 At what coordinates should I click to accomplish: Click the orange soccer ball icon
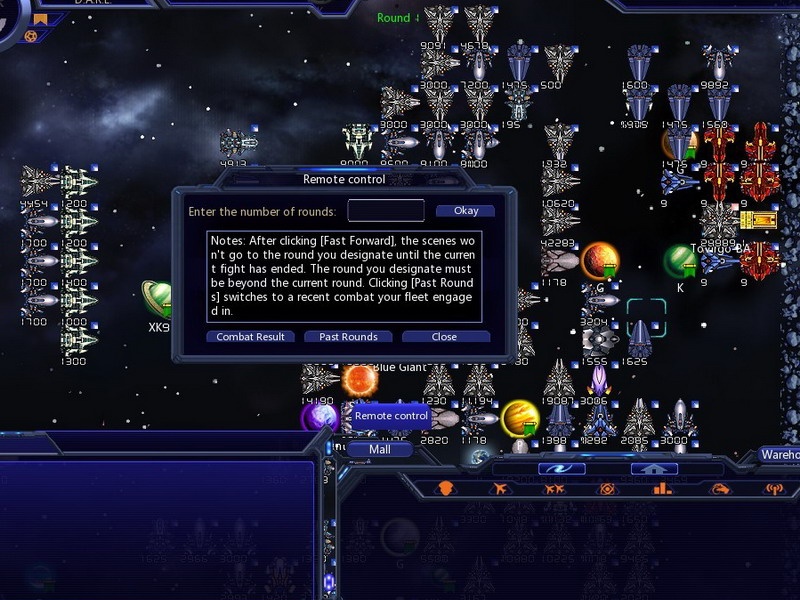pos(31,37)
